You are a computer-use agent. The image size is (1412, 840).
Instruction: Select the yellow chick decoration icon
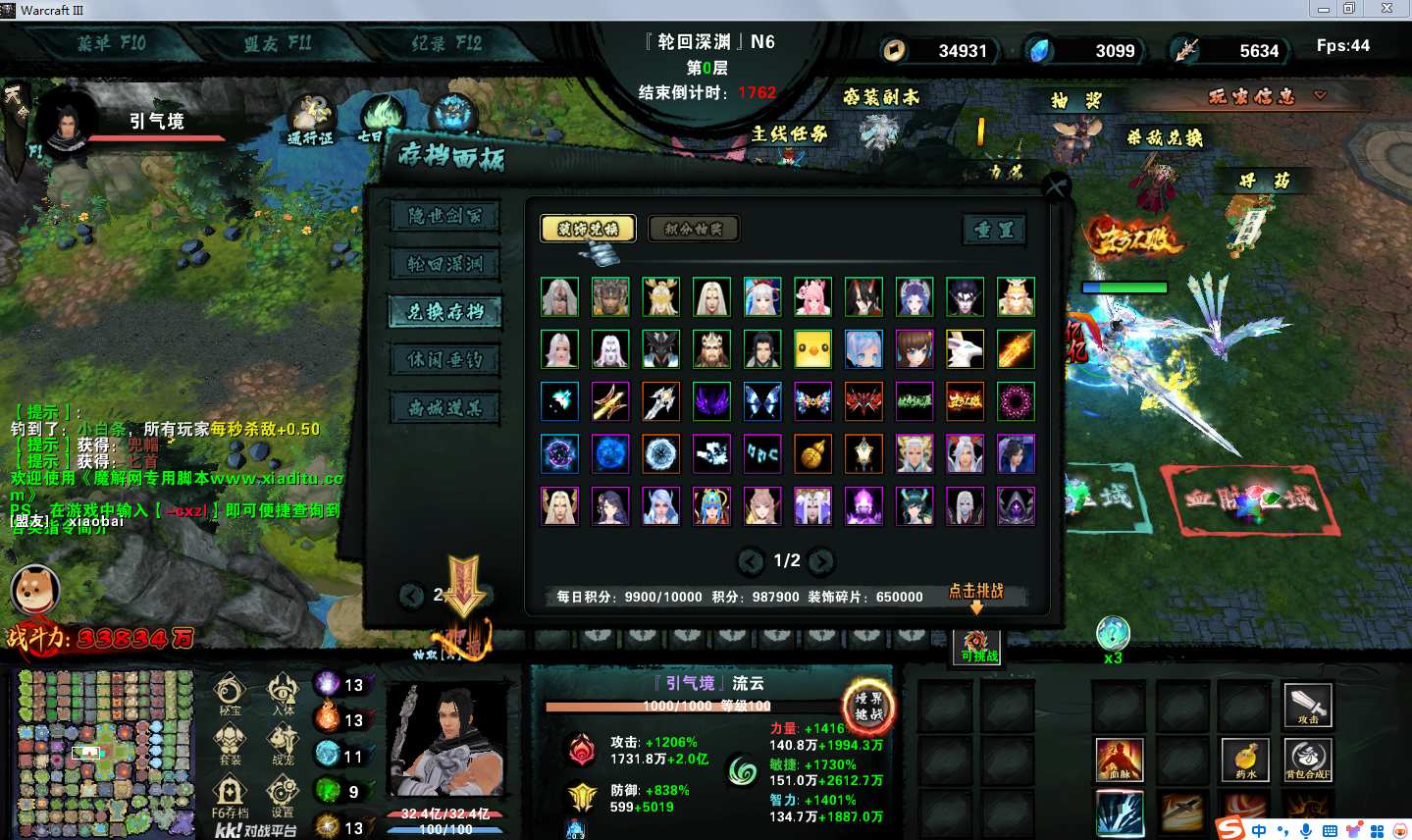(812, 349)
